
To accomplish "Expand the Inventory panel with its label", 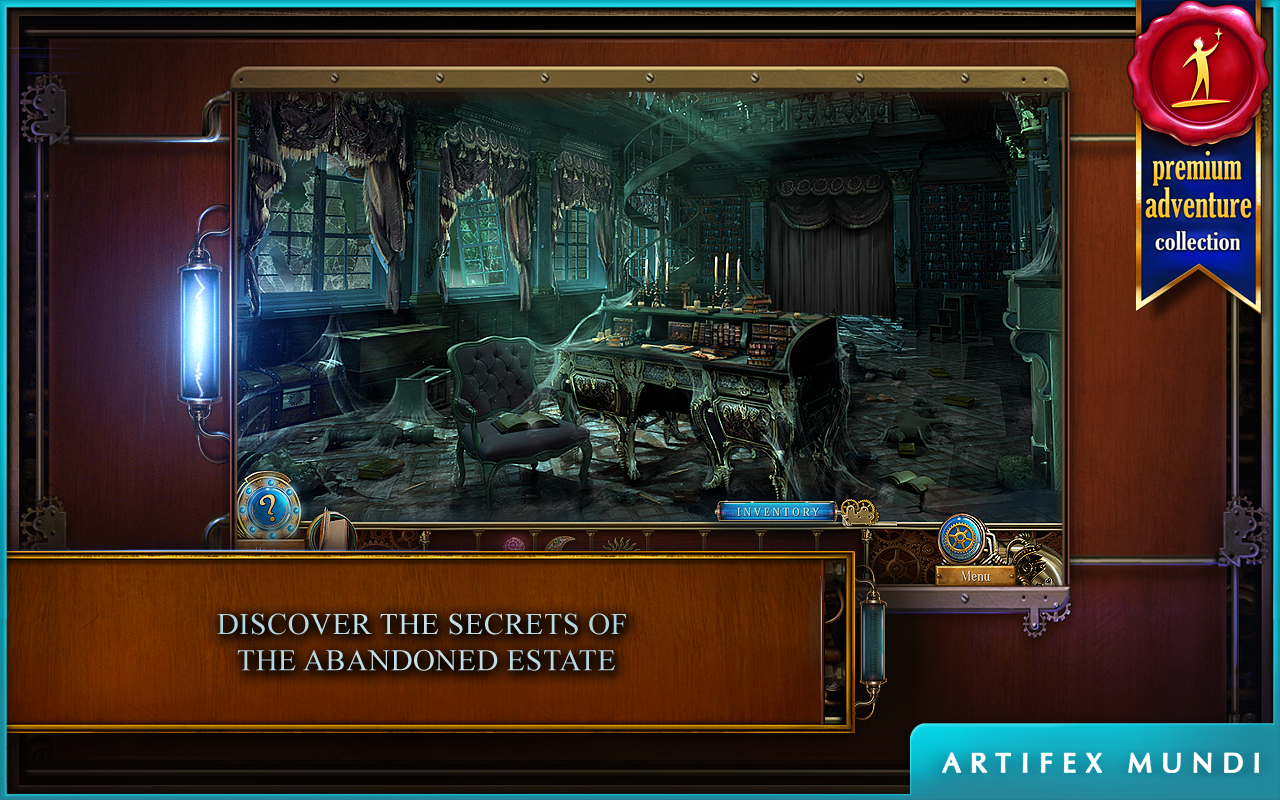I will pos(778,510).
